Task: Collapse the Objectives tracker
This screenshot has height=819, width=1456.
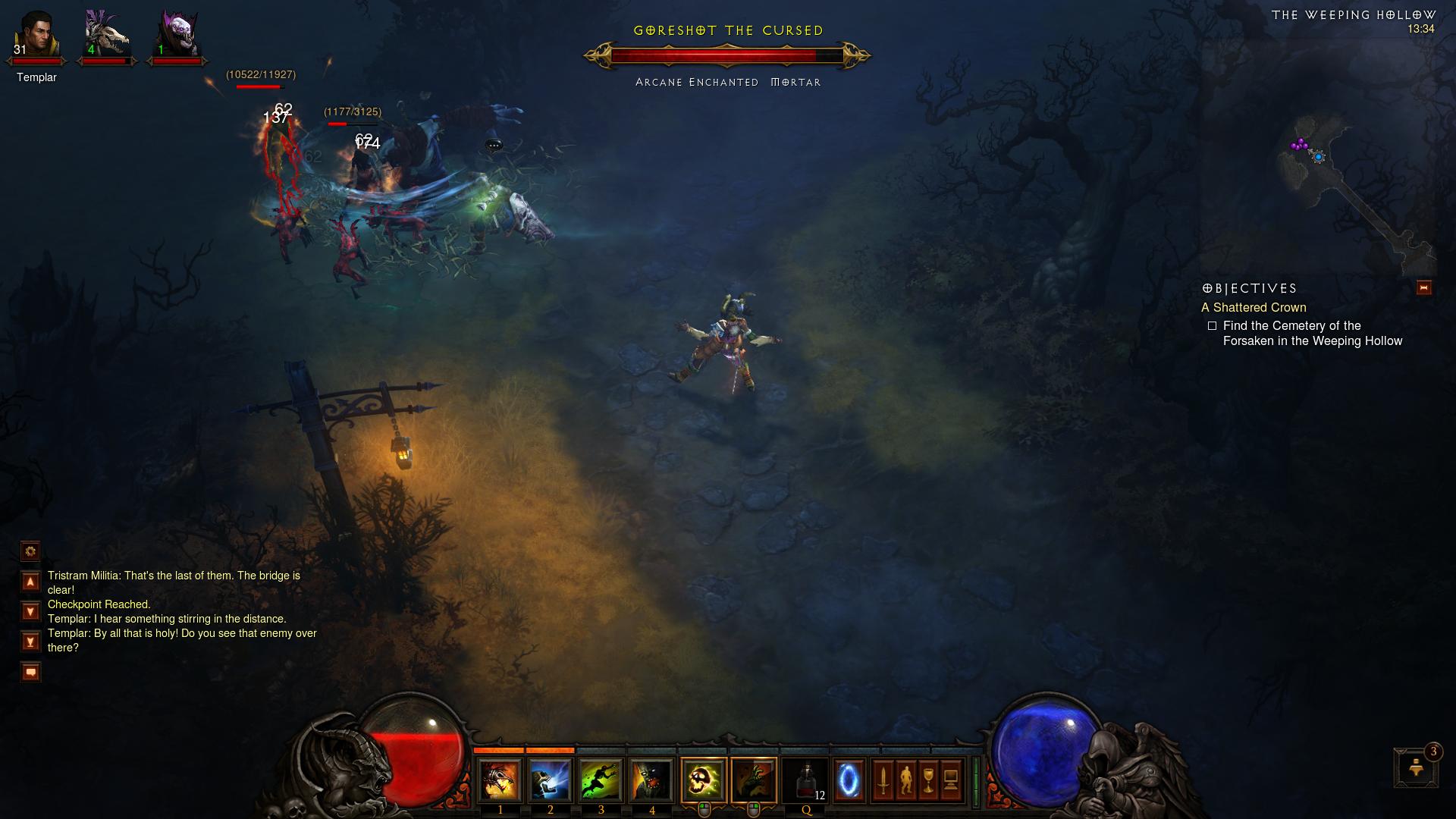Action: point(1423,287)
